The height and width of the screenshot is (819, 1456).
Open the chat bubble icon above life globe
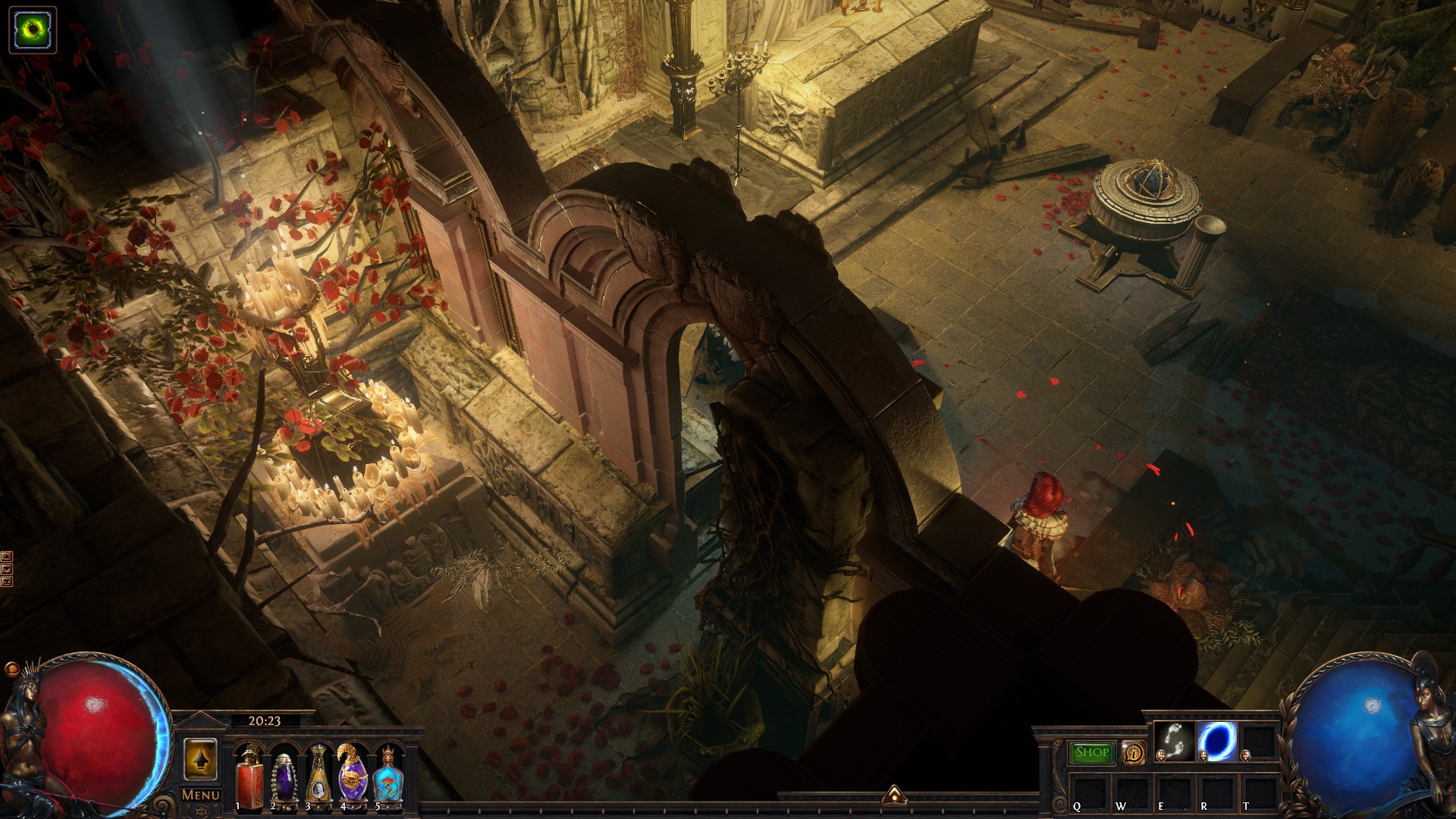click(11, 670)
